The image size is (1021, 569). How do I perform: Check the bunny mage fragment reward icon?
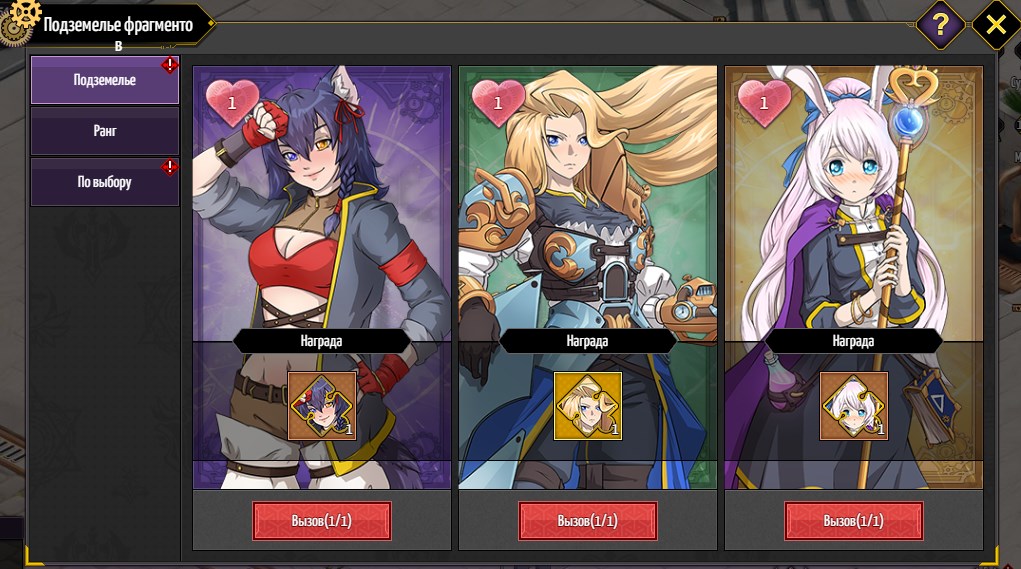click(853, 406)
